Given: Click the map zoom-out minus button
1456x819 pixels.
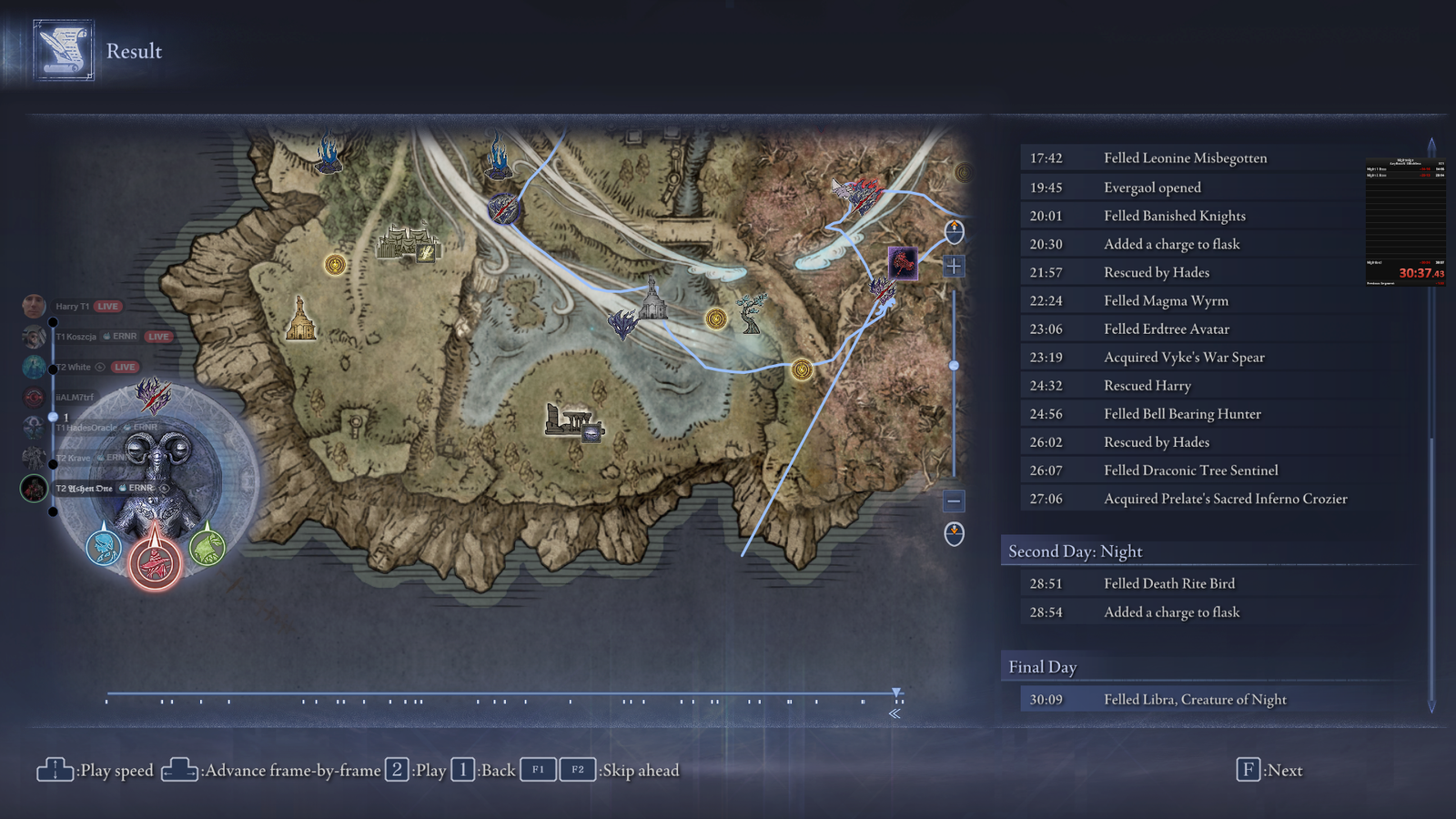Looking at the screenshot, I should [x=954, y=500].
